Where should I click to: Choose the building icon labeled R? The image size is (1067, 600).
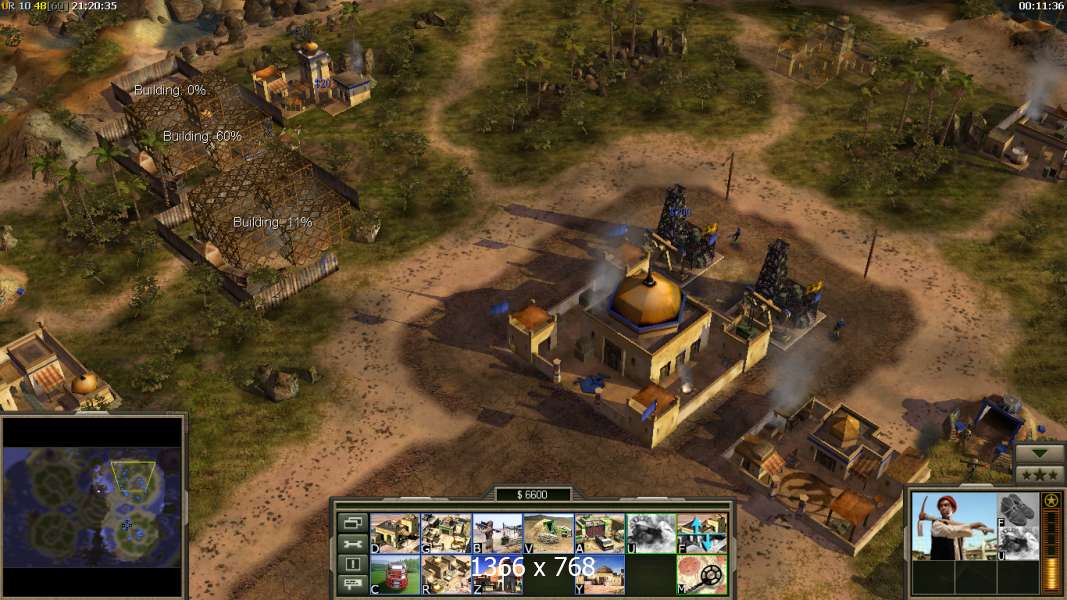coord(445,574)
